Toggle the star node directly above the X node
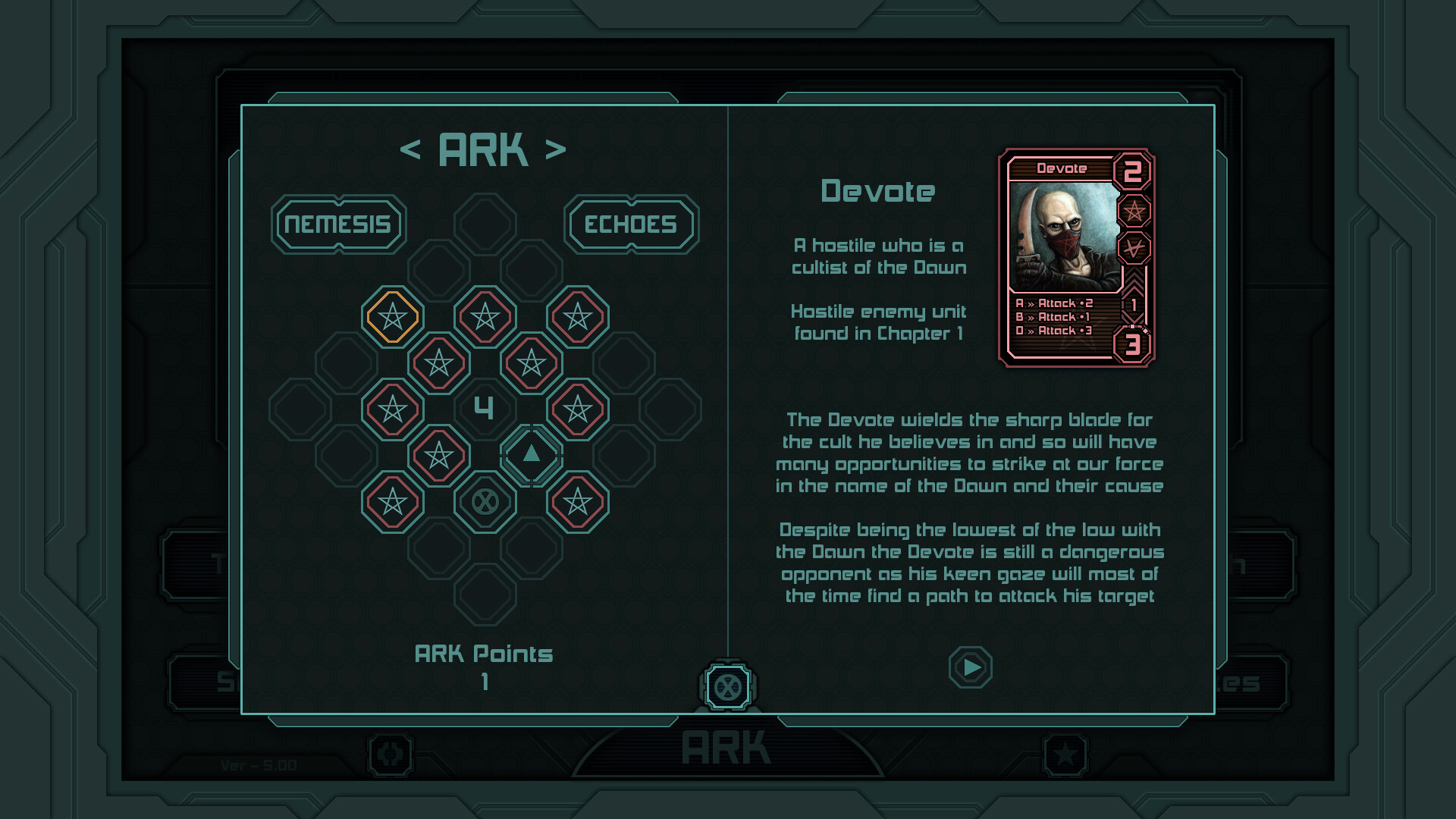The image size is (1456, 819). click(x=438, y=454)
